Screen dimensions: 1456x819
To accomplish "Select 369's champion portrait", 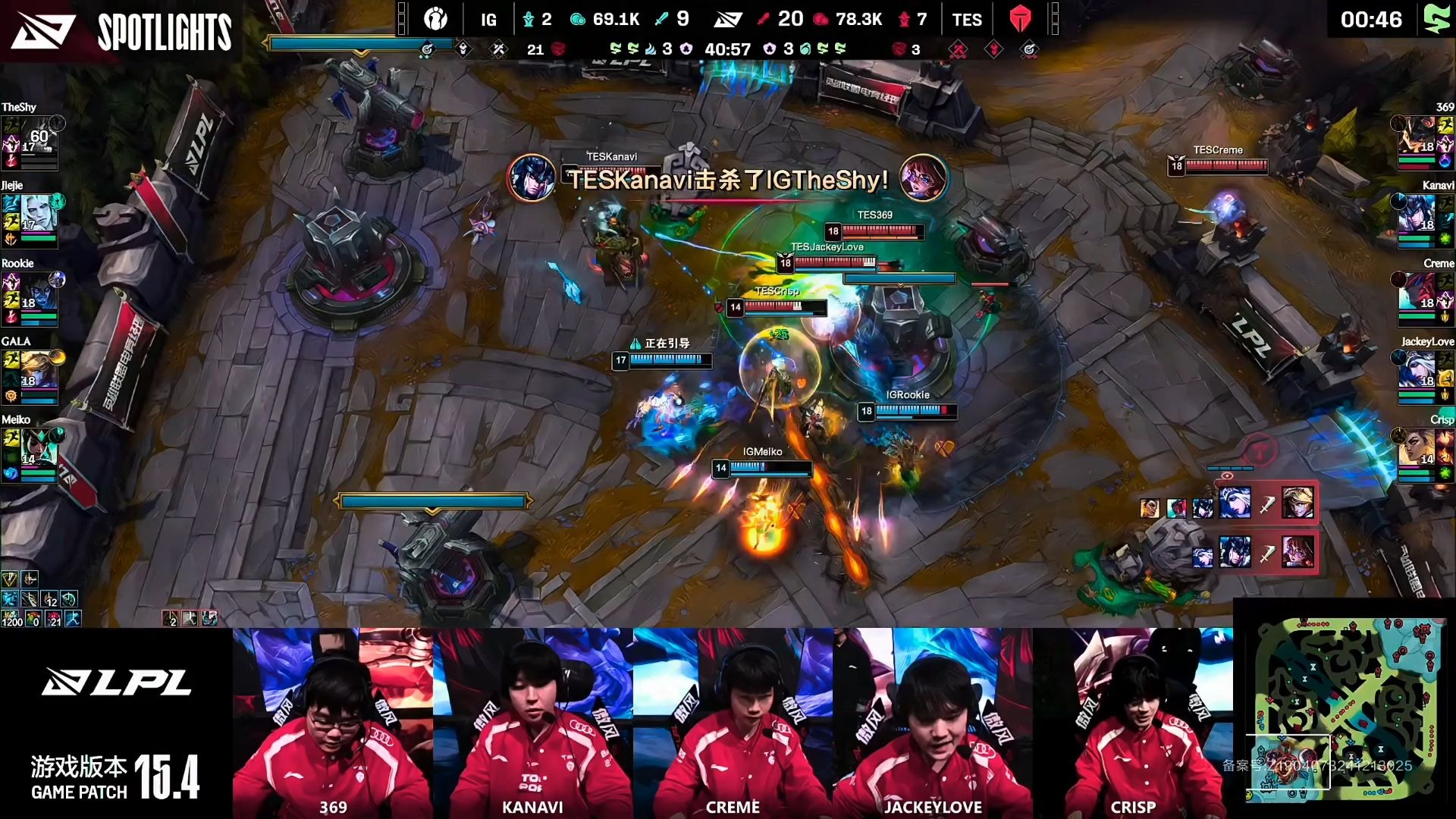I will click(1418, 136).
